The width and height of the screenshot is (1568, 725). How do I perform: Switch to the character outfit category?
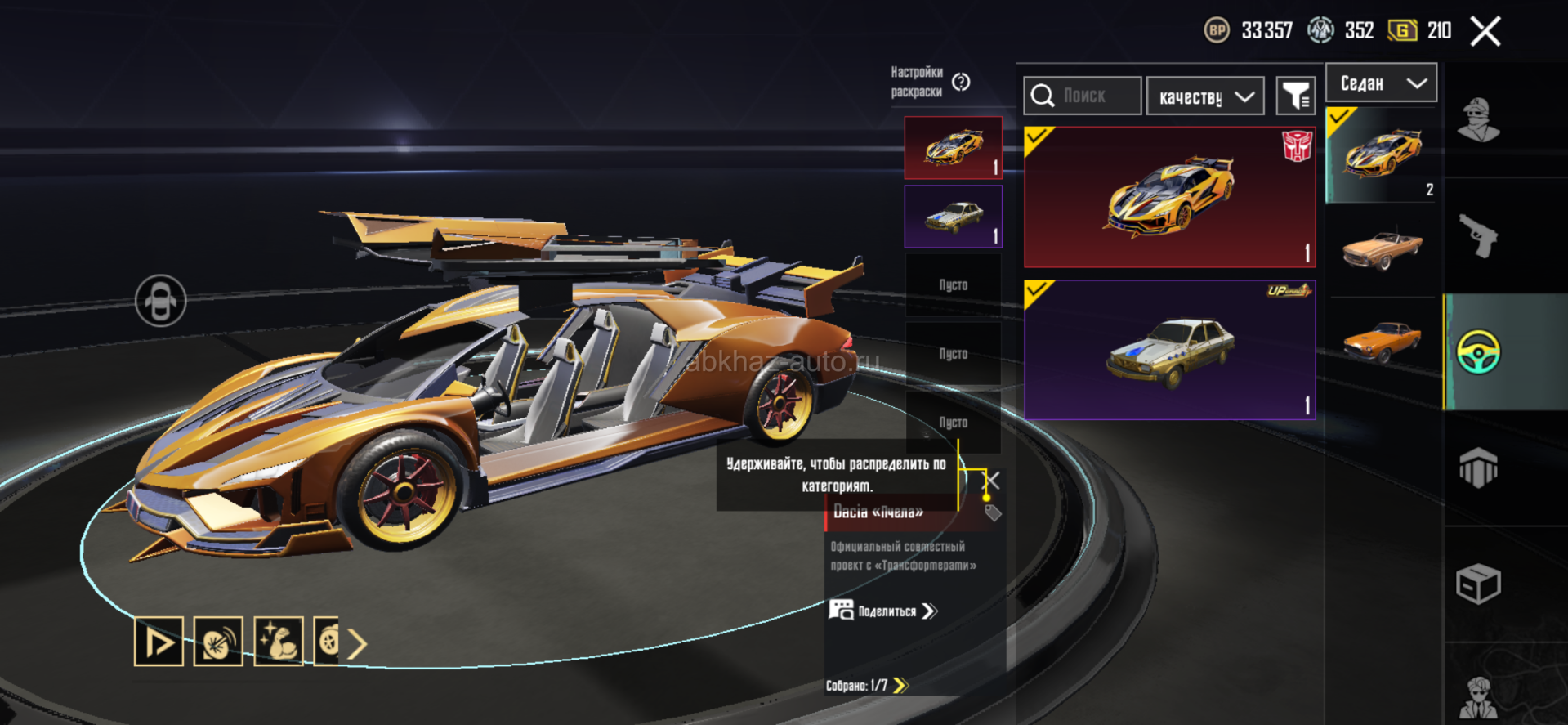[x=1478, y=120]
